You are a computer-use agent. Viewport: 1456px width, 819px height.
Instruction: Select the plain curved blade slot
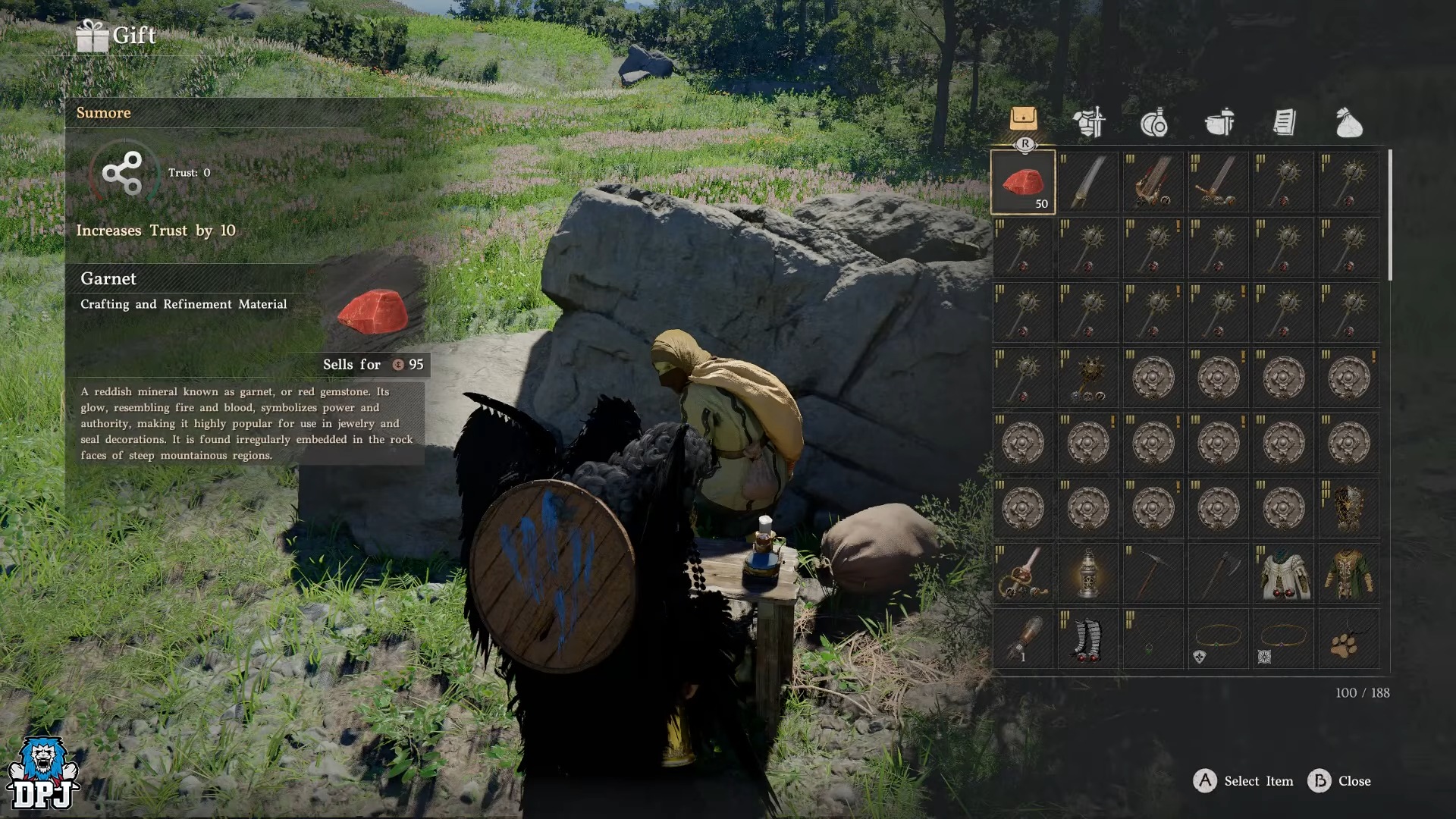tap(1088, 182)
